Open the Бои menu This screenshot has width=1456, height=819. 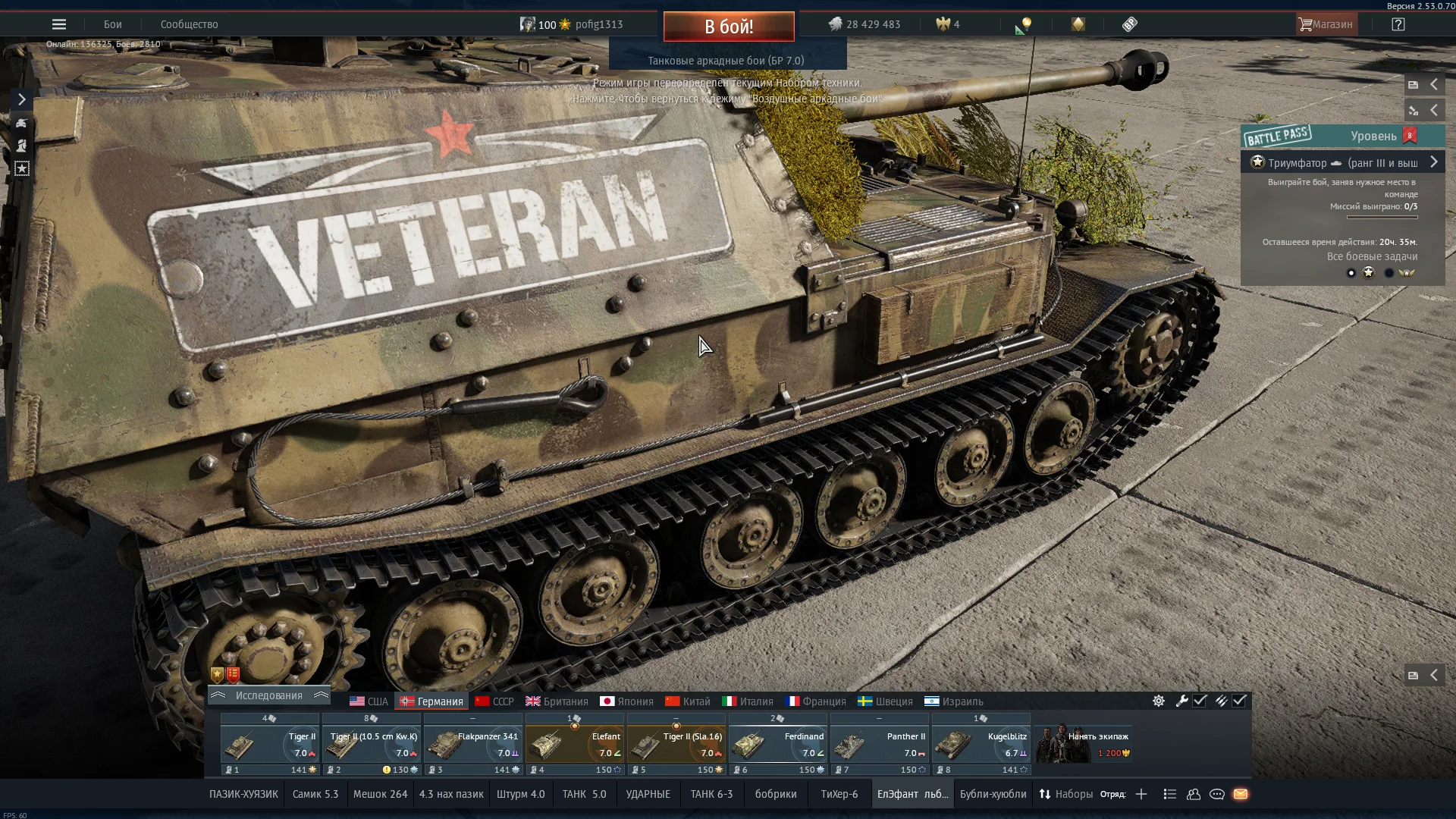pyautogui.click(x=113, y=24)
